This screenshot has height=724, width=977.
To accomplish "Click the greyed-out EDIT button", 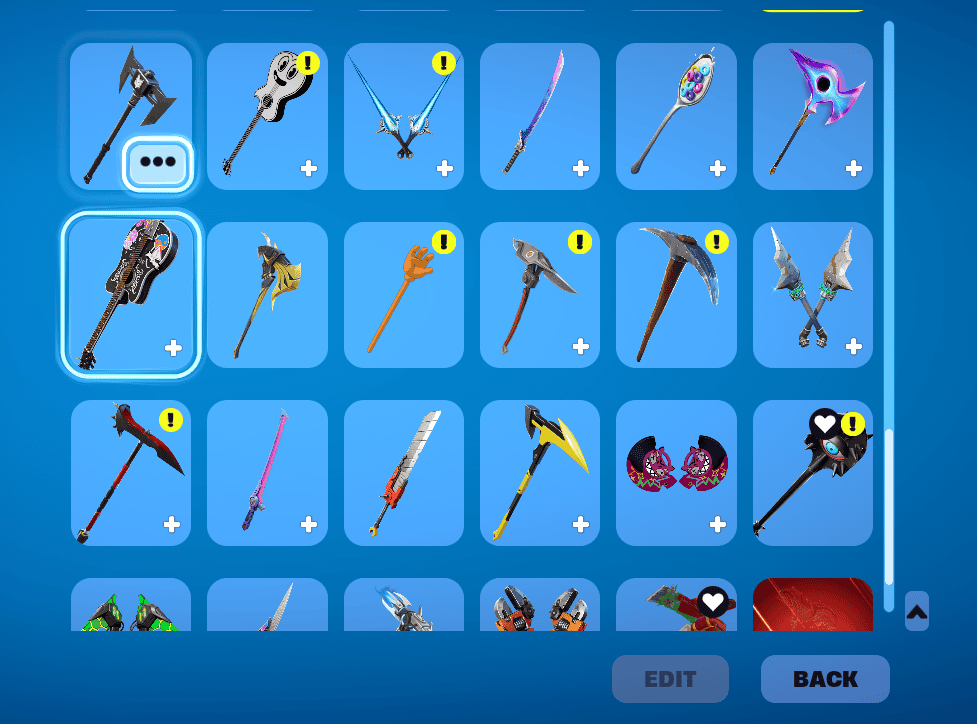I will [x=670, y=679].
